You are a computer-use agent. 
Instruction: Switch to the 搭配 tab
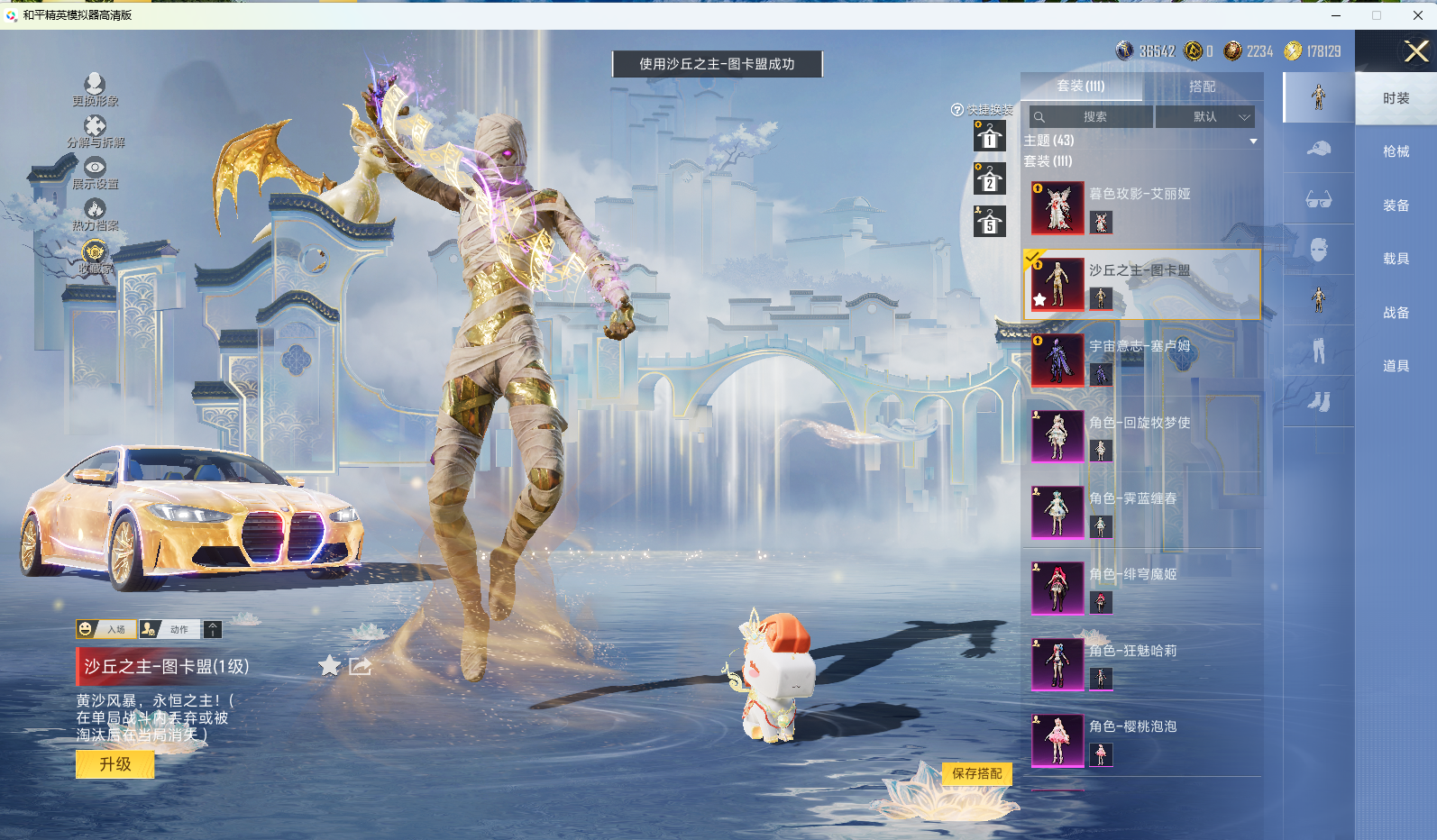[1202, 87]
